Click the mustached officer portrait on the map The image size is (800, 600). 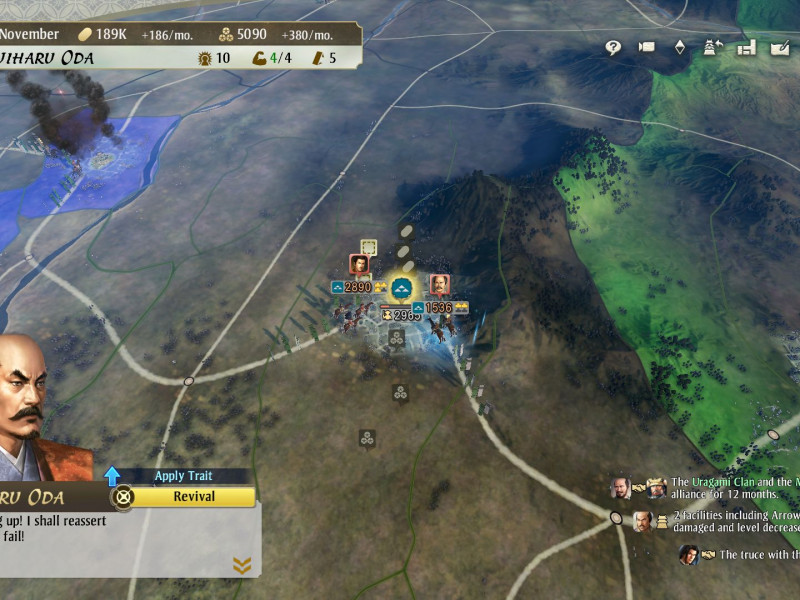click(x=439, y=285)
